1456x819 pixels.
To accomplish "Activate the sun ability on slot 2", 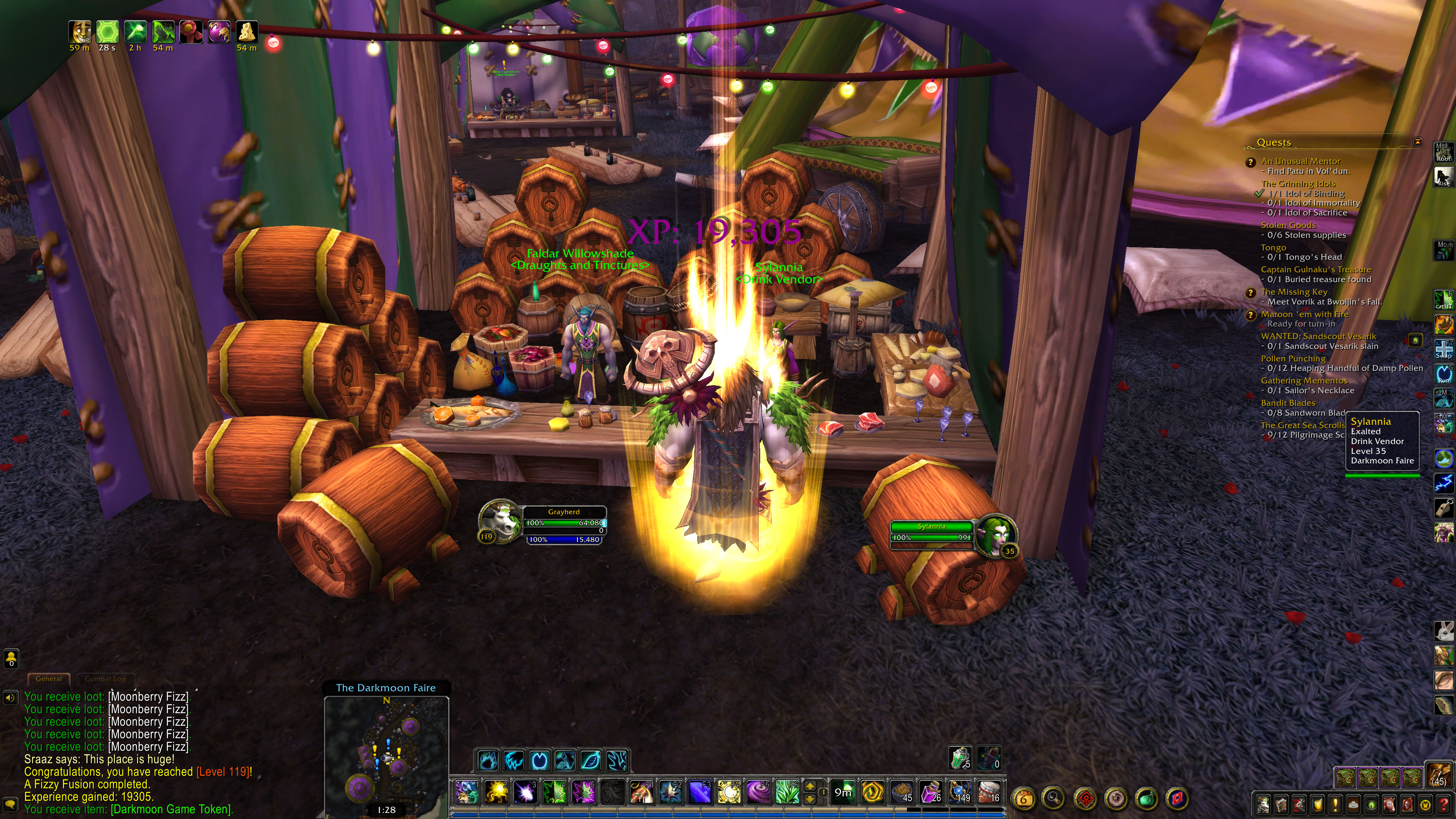I will tap(496, 792).
